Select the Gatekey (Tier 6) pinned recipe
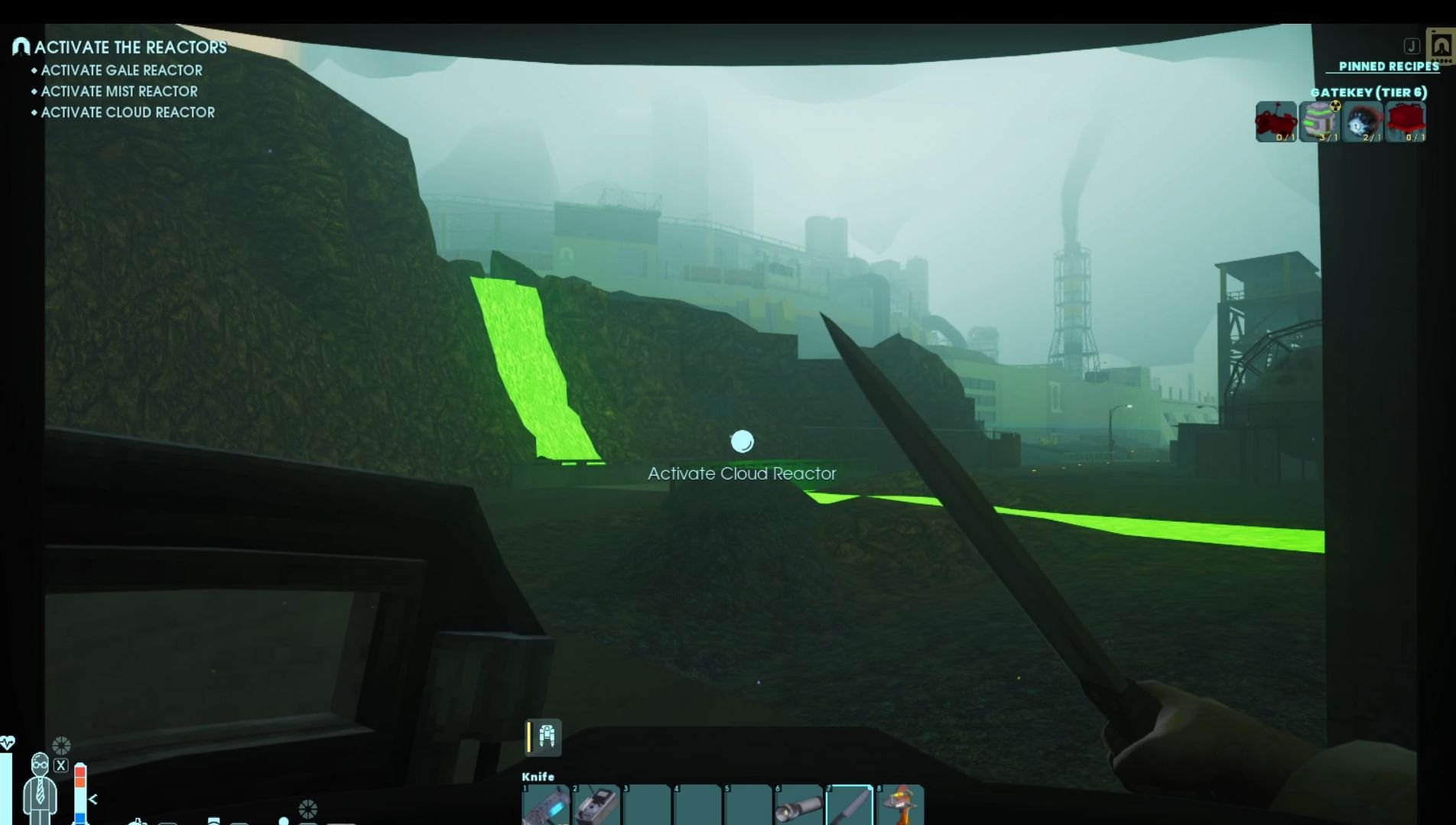 (x=1368, y=93)
